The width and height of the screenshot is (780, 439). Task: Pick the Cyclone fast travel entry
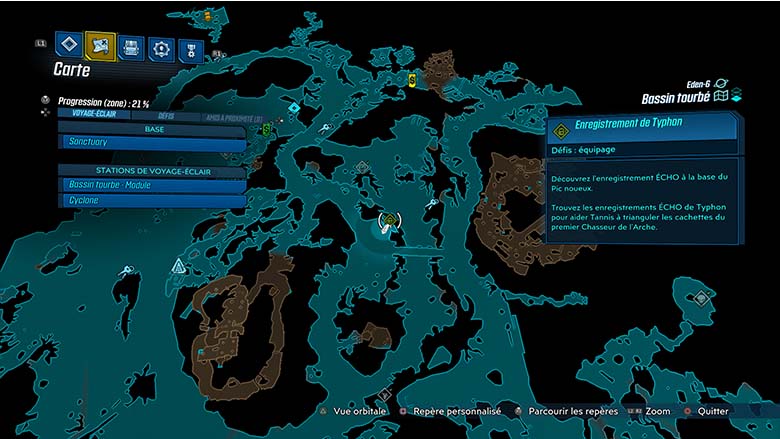pyautogui.click(x=150, y=200)
